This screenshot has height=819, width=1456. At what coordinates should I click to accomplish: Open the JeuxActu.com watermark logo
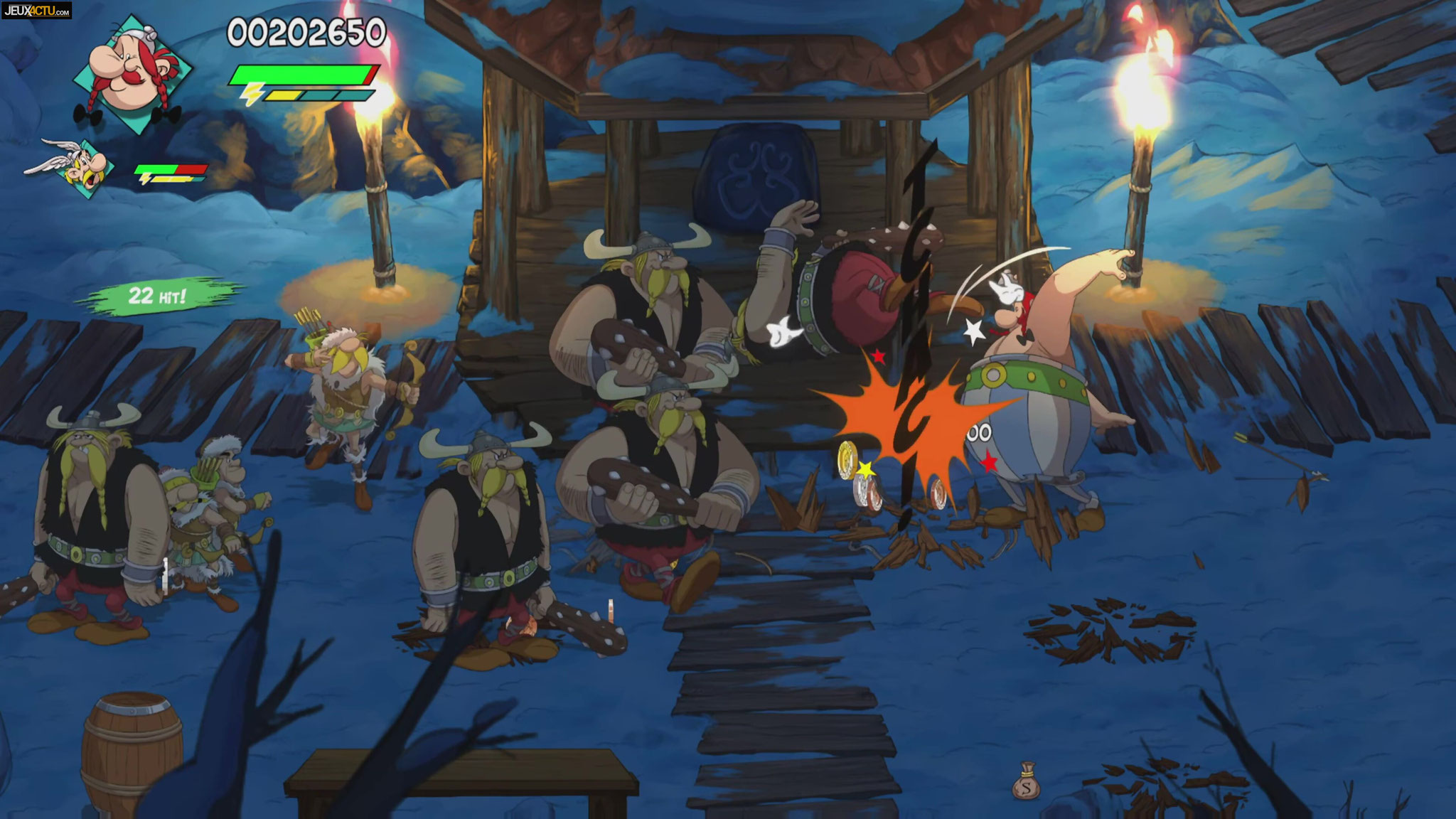(x=36, y=10)
